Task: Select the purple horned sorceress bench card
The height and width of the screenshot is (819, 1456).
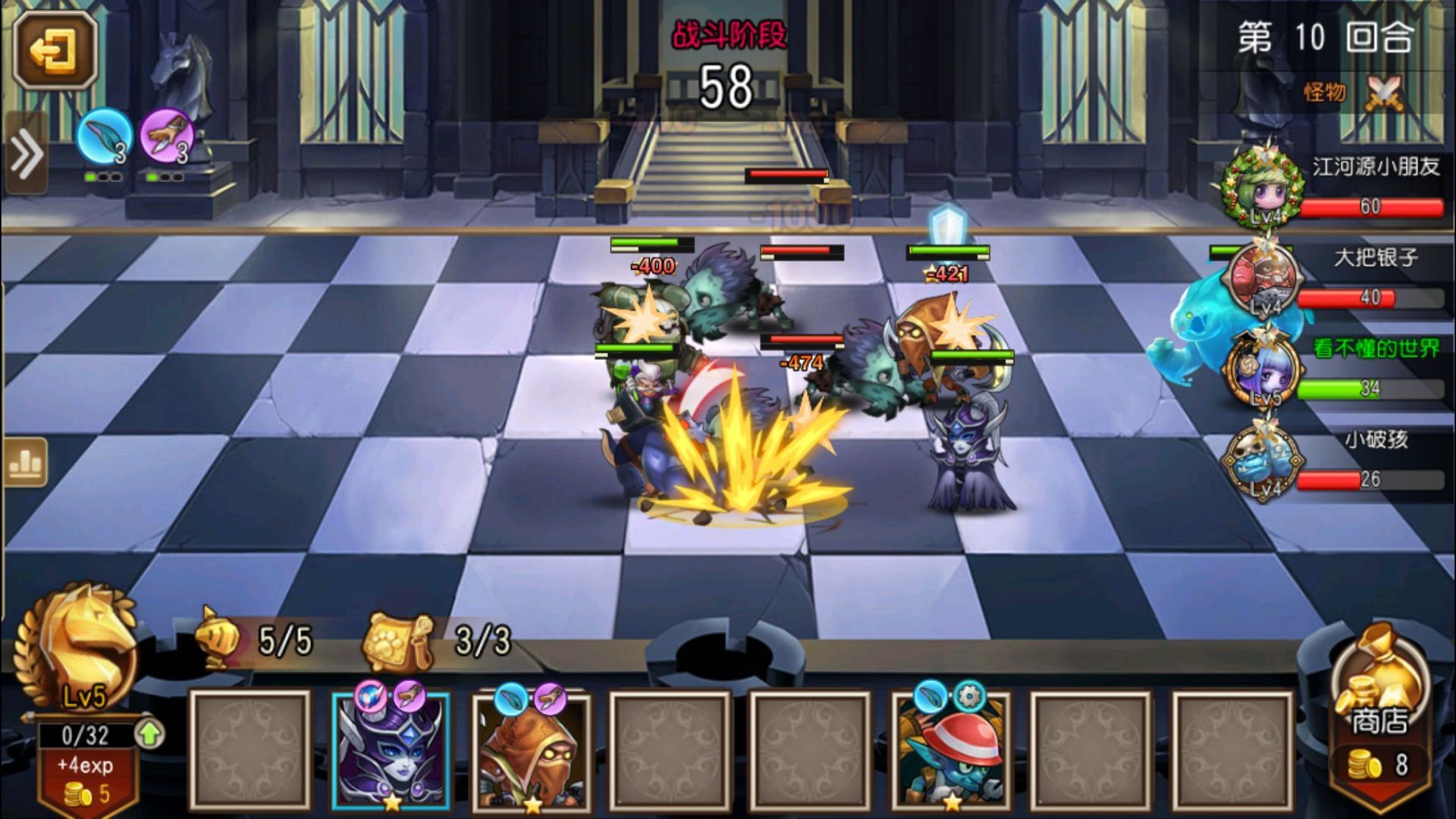Action: point(391,751)
